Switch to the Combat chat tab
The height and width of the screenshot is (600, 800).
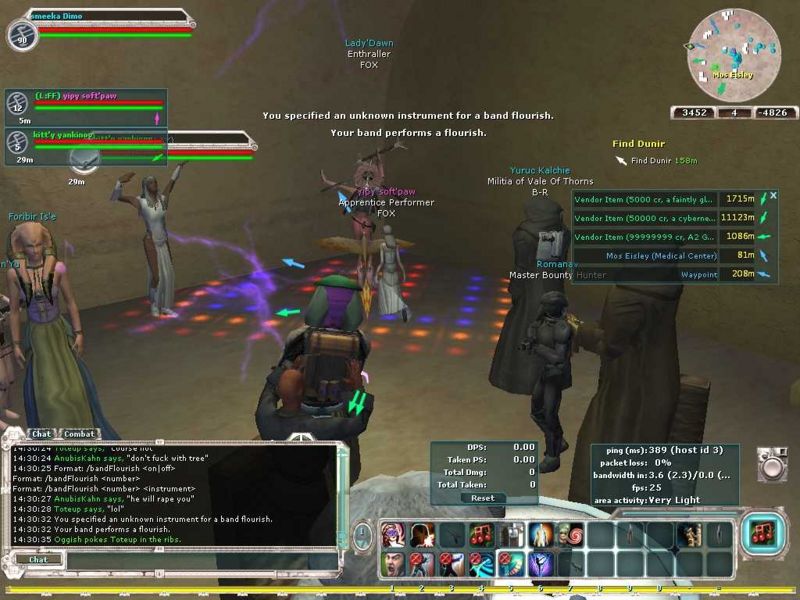(79, 434)
